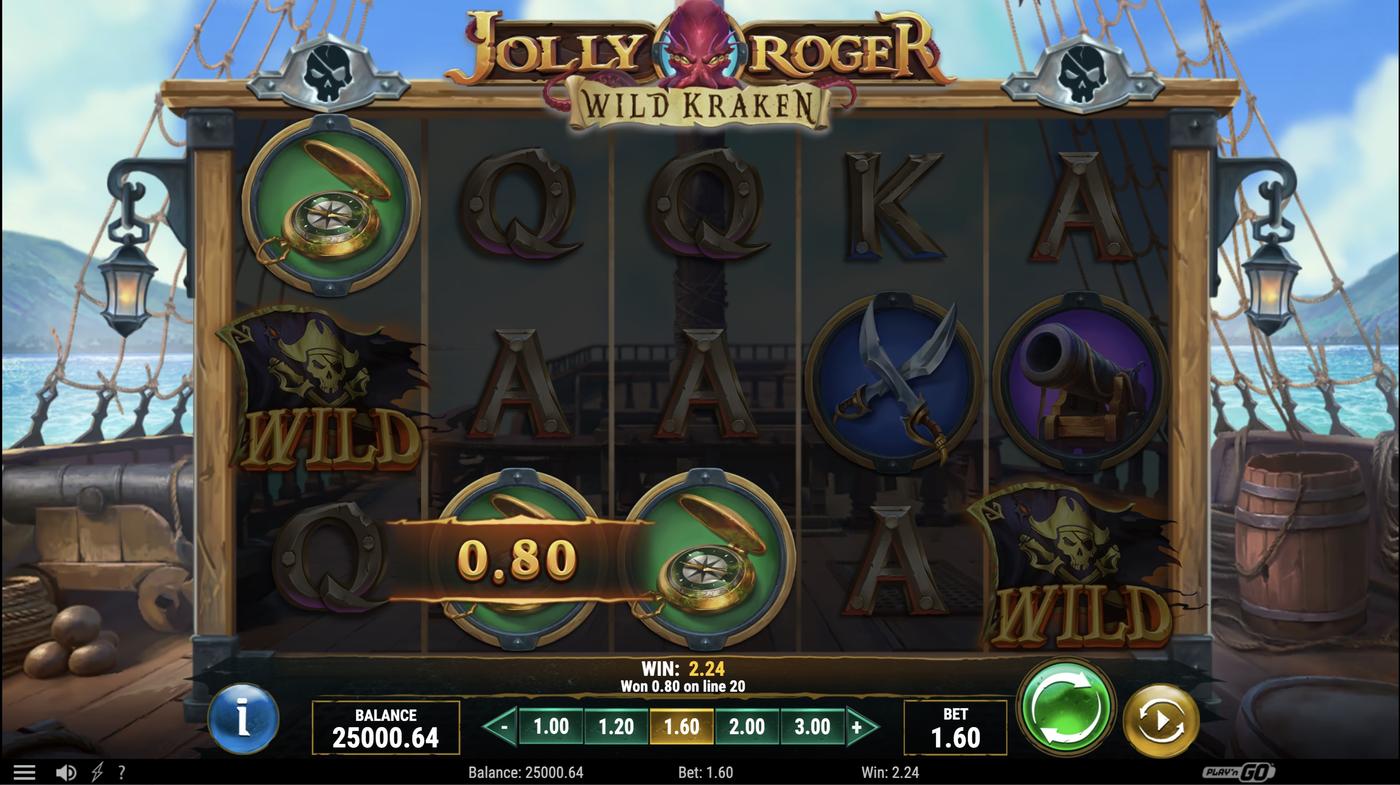Screen dimensions: 1400x785
Task: Expand the bet options from the BET panel
Action: [x=955, y=725]
